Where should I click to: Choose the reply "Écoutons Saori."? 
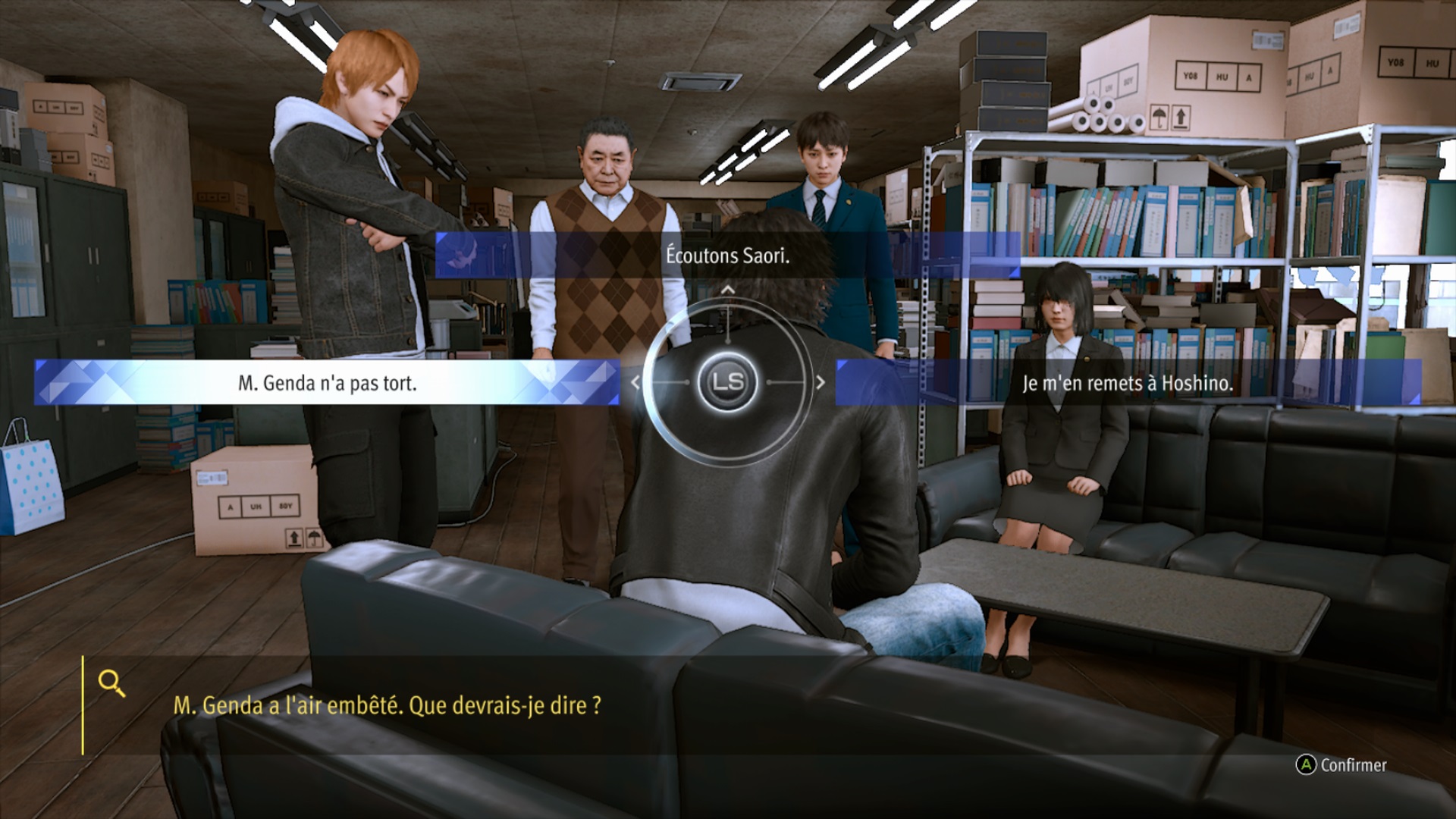pos(727,256)
